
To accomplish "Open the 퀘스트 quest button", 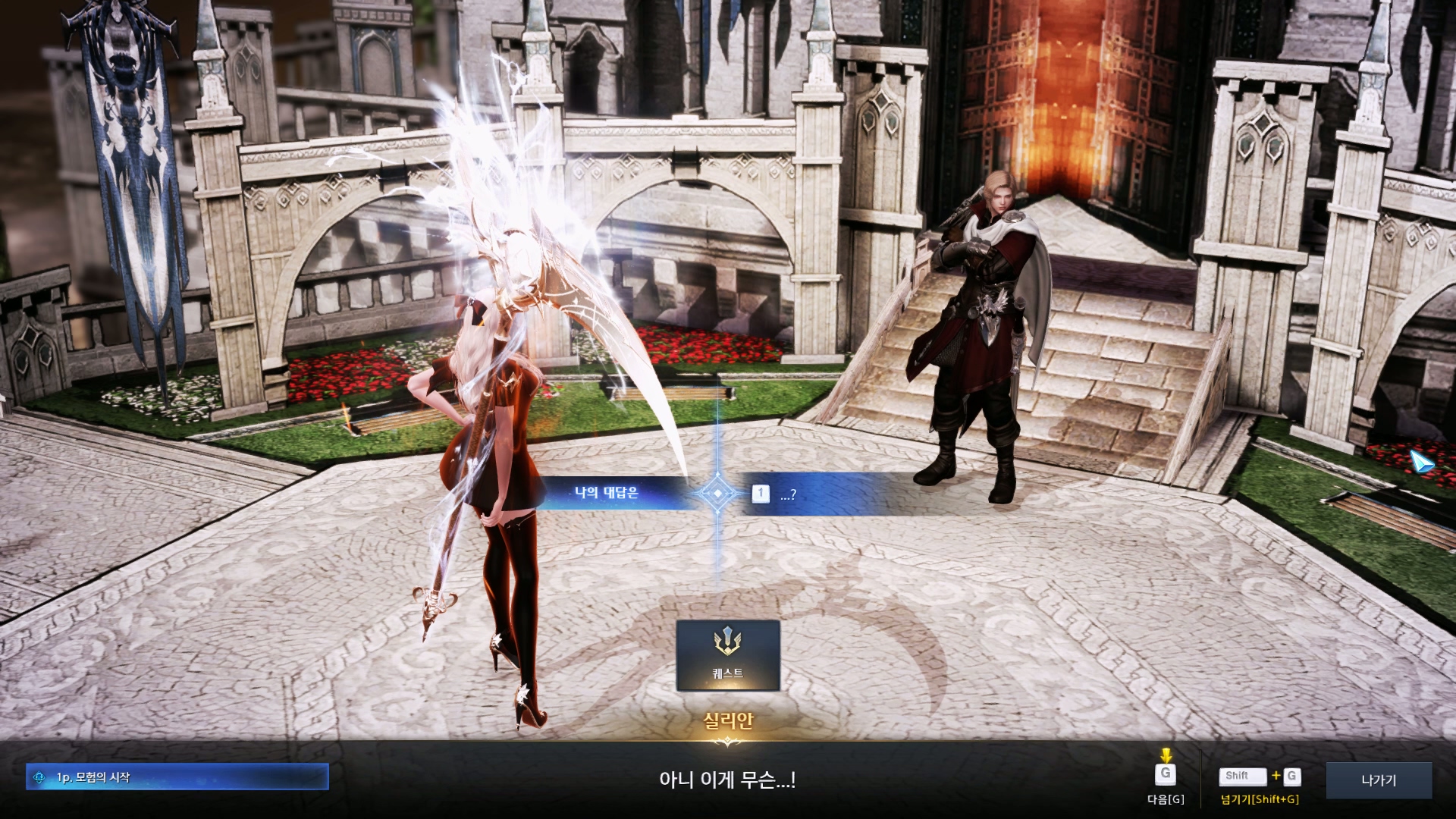I will pyautogui.click(x=728, y=656).
